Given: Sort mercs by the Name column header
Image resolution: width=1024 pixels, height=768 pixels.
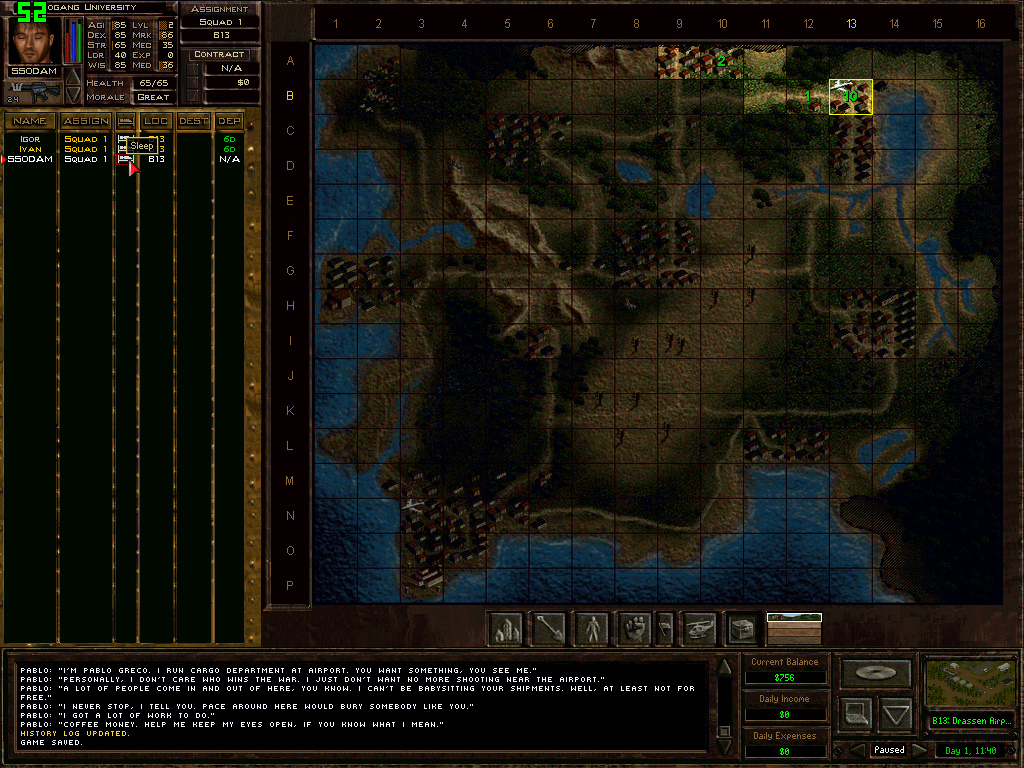Looking at the screenshot, I should tap(30, 121).
